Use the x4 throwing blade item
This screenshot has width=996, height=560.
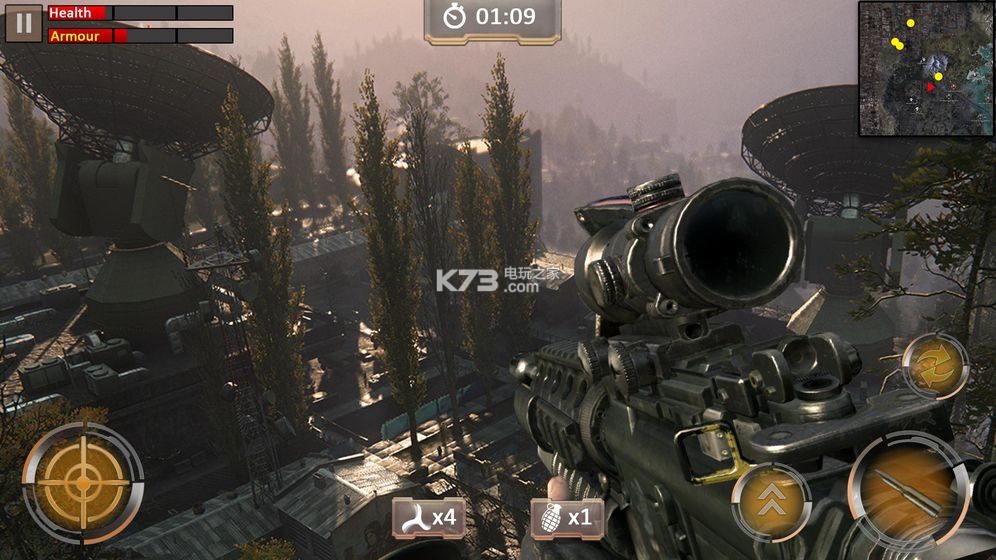pos(427,518)
